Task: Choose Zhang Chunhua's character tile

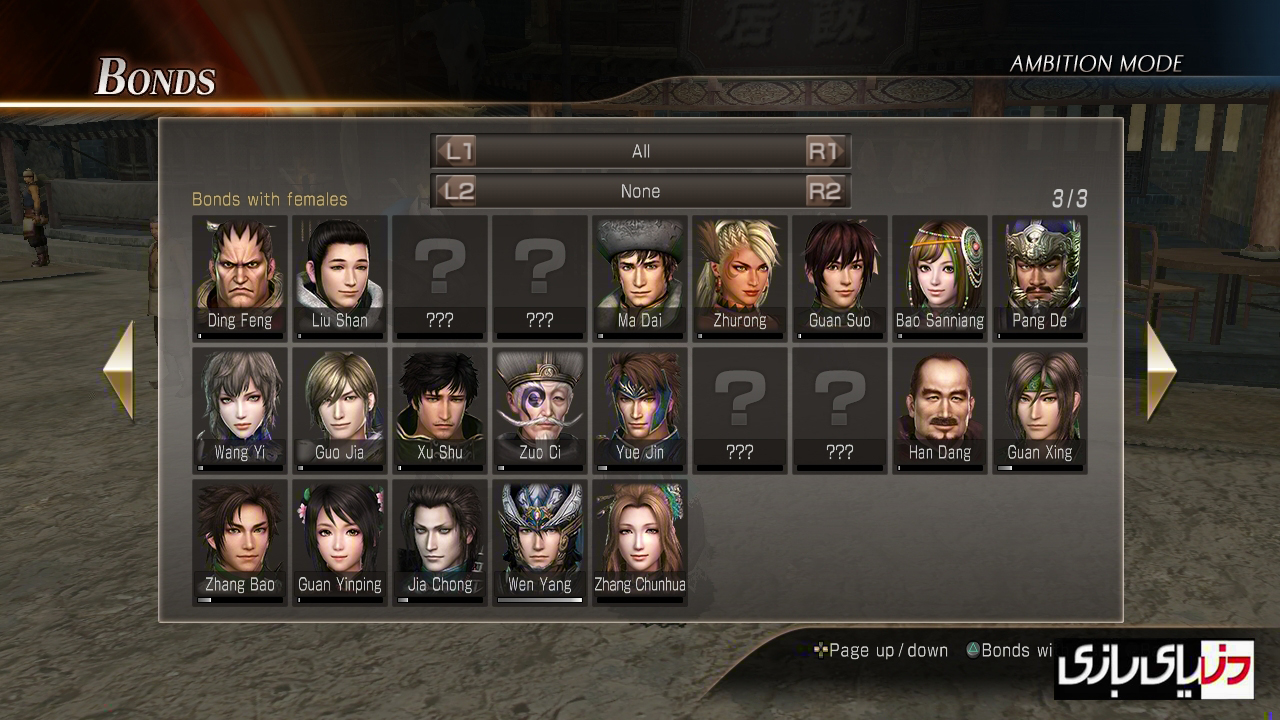Action: click(640, 542)
